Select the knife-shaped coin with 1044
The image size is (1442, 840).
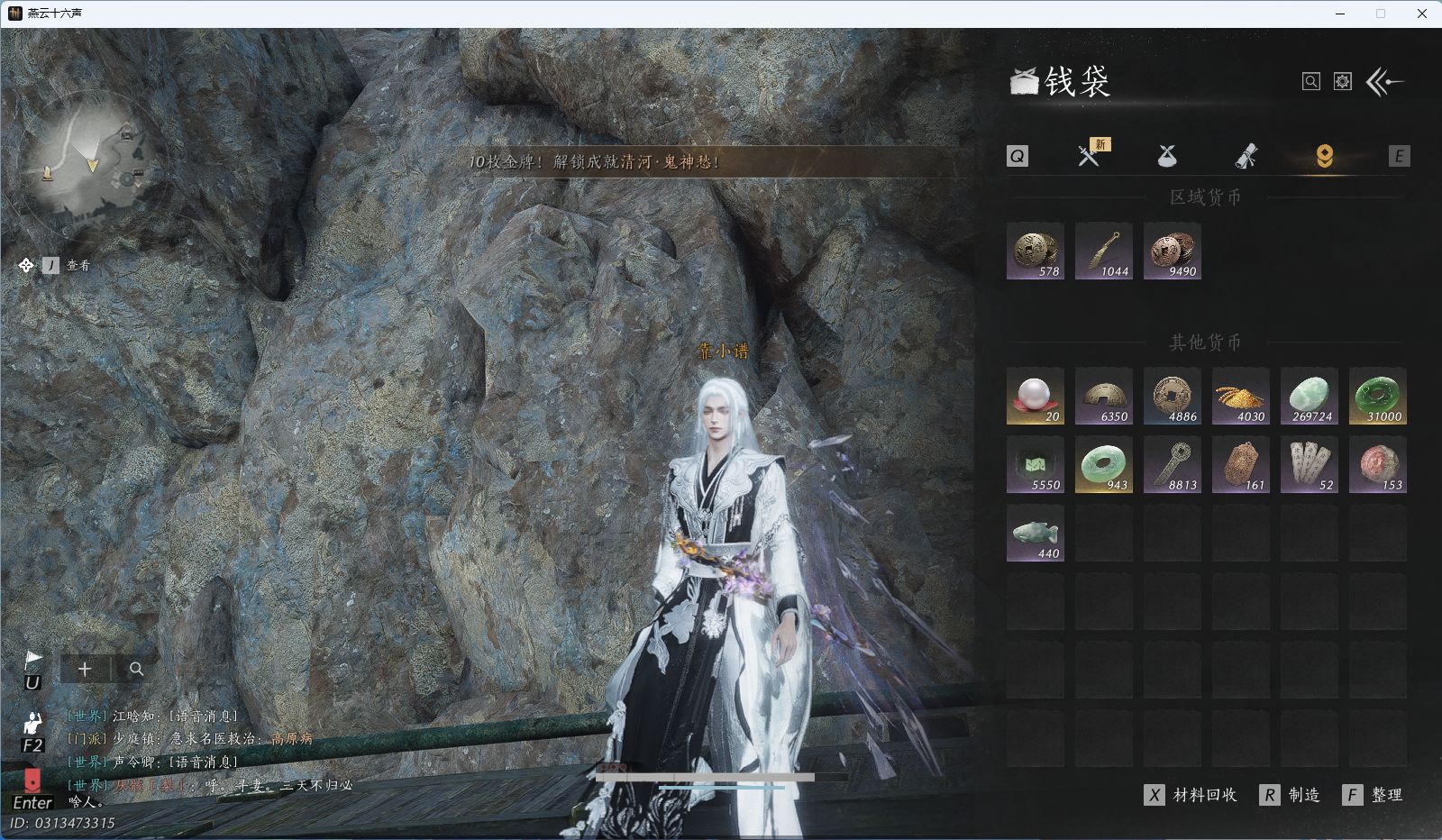pyautogui.click(x=1104, y=251)
